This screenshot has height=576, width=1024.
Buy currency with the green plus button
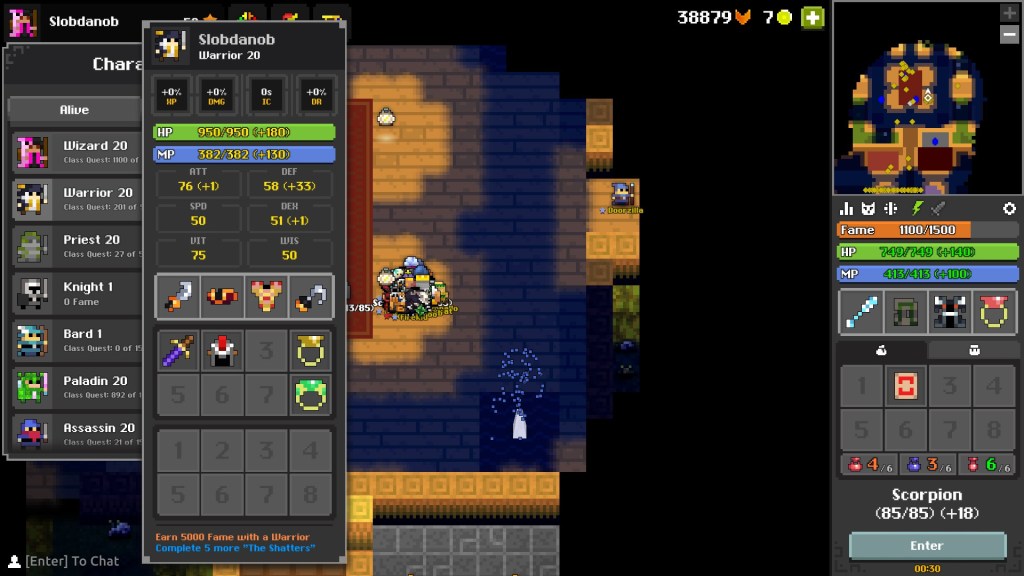[813, 17]
